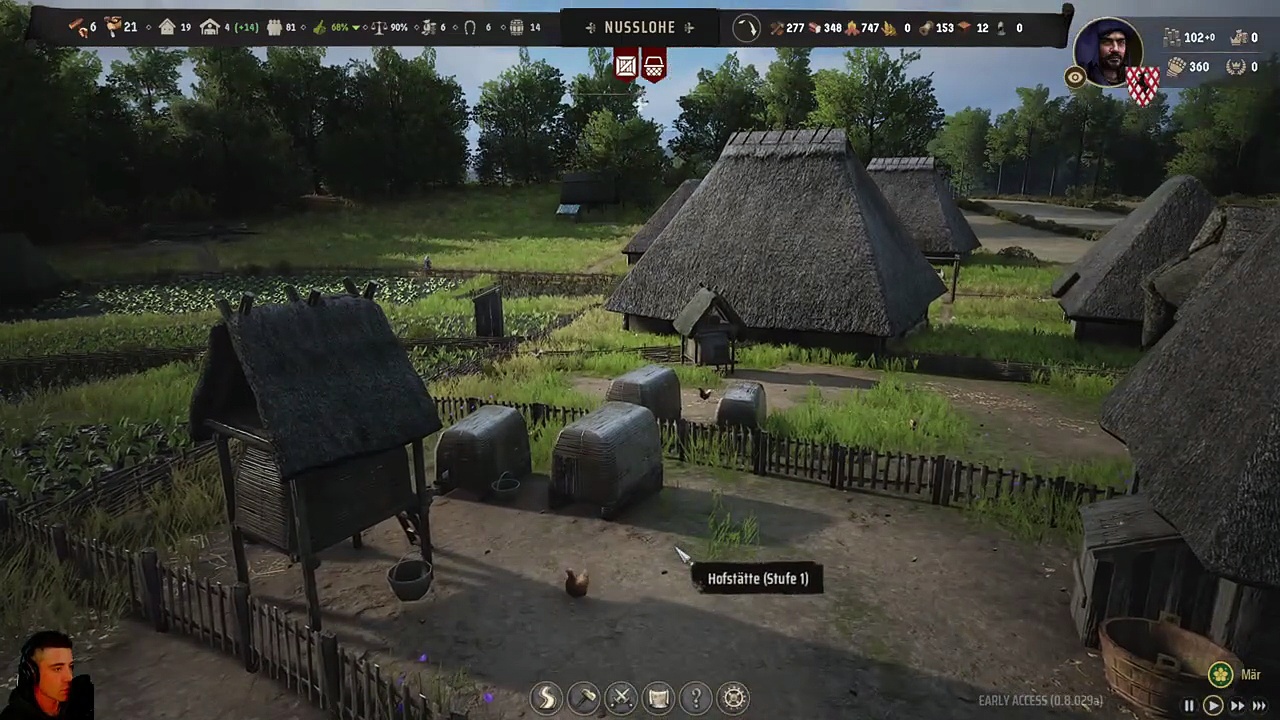The height and width of the screenshot is (720, 1280).
Task: Set game speed to triple fast-forward
Action: pos(1259,706)
